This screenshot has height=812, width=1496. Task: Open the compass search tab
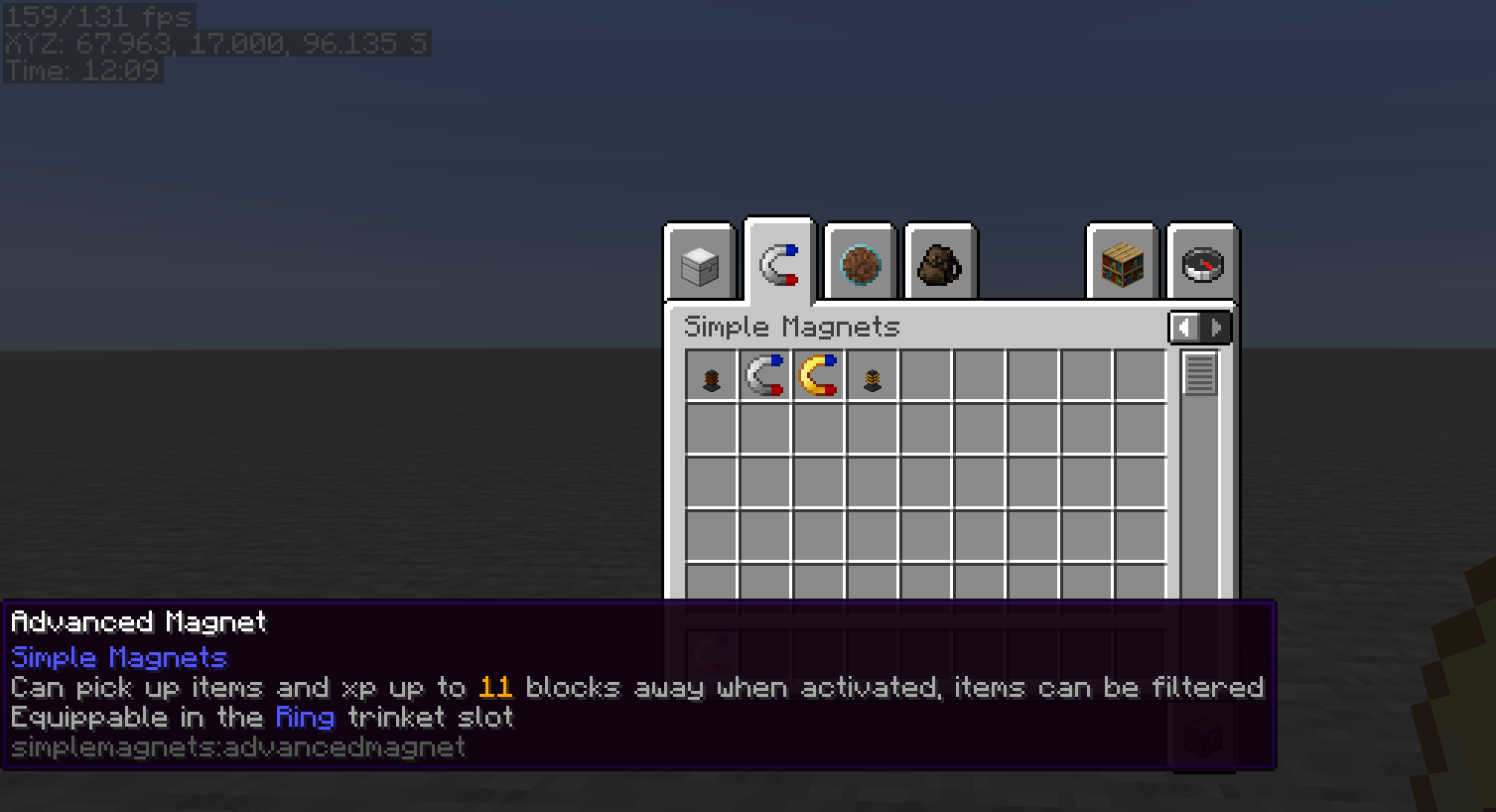(x=1201, y=263)
